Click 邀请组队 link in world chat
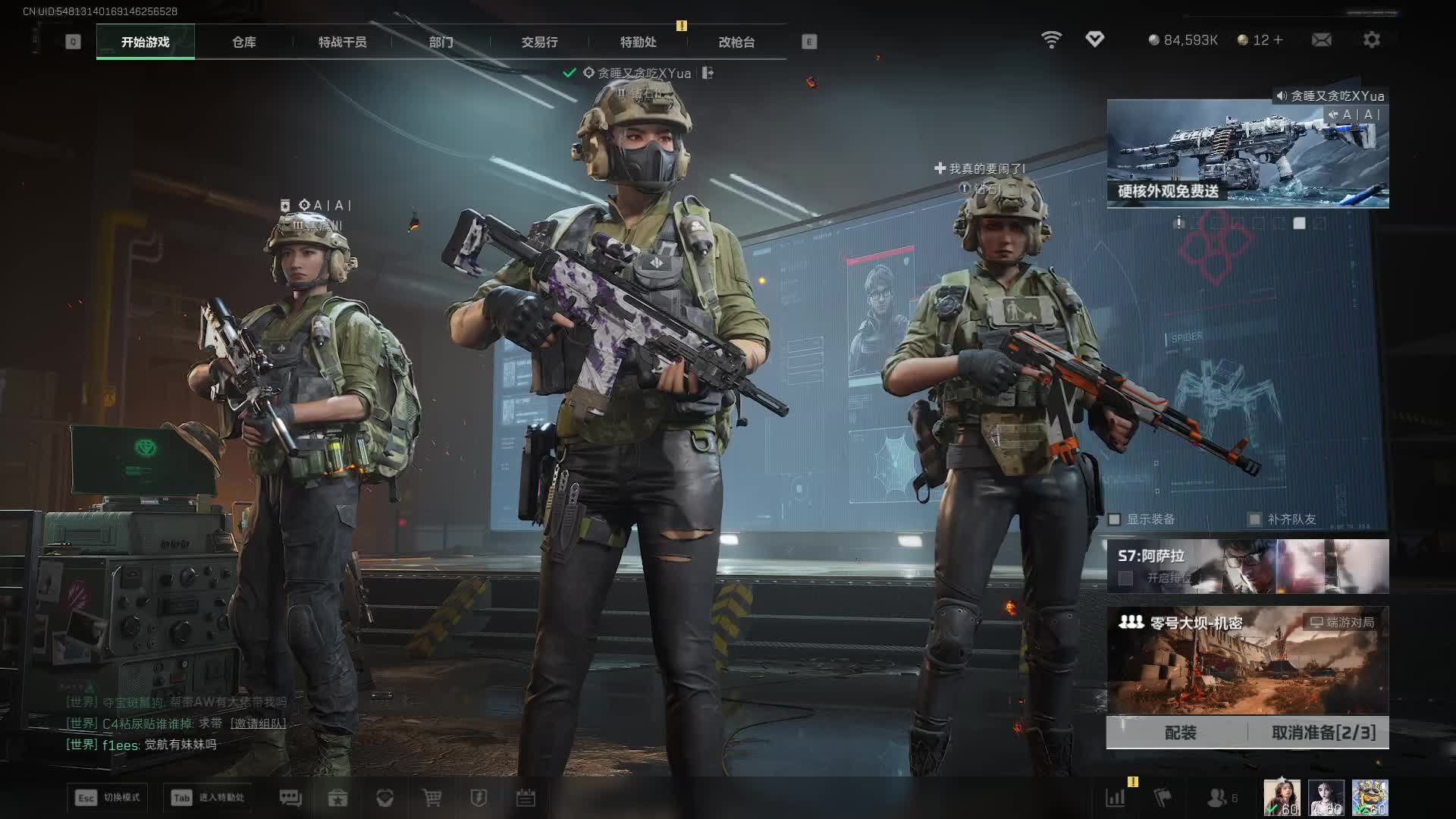The height and width of the screenshot is (819, 1456). 258,723
